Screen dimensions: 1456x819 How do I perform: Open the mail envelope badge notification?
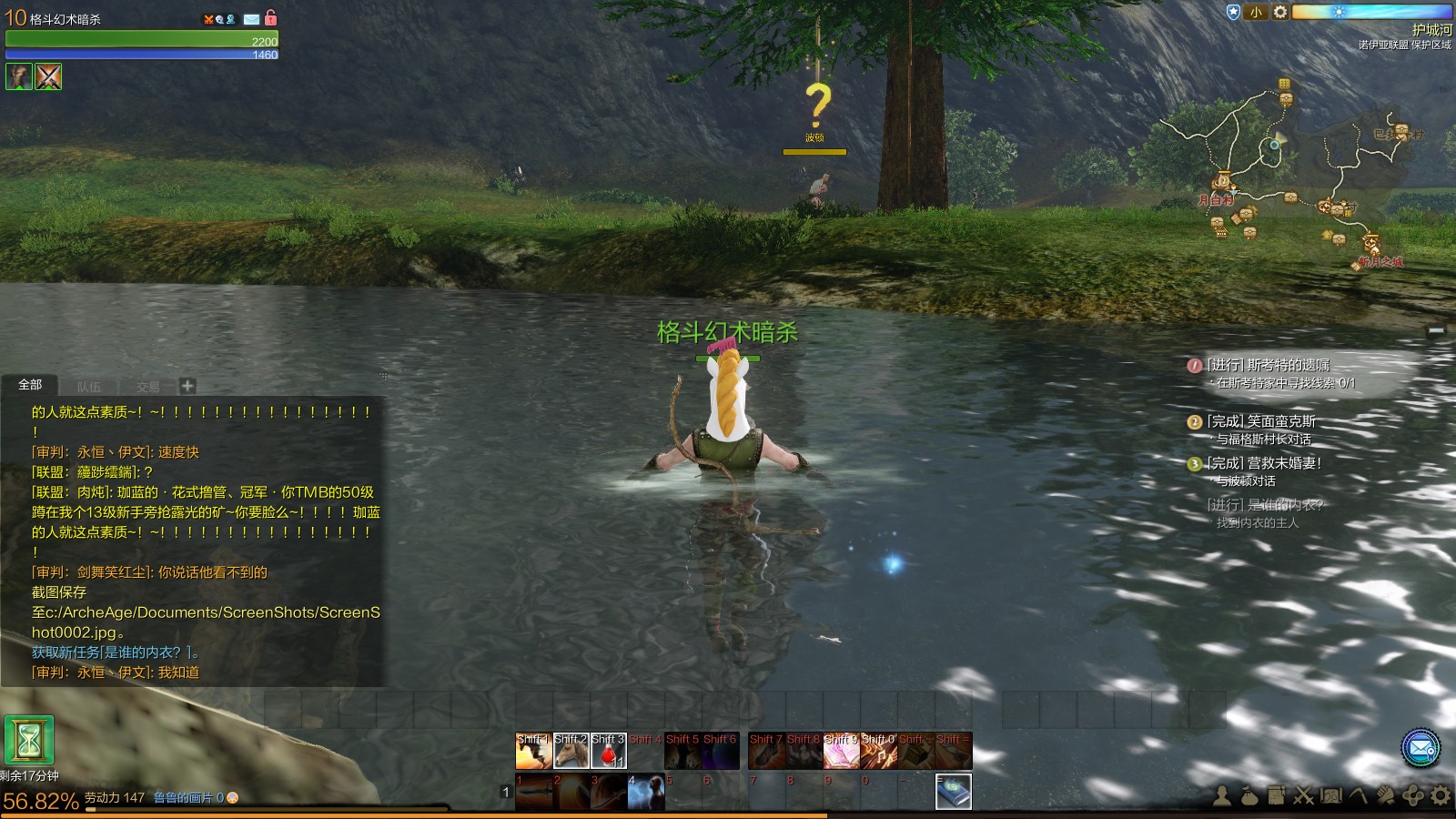tap(1420, 748)
